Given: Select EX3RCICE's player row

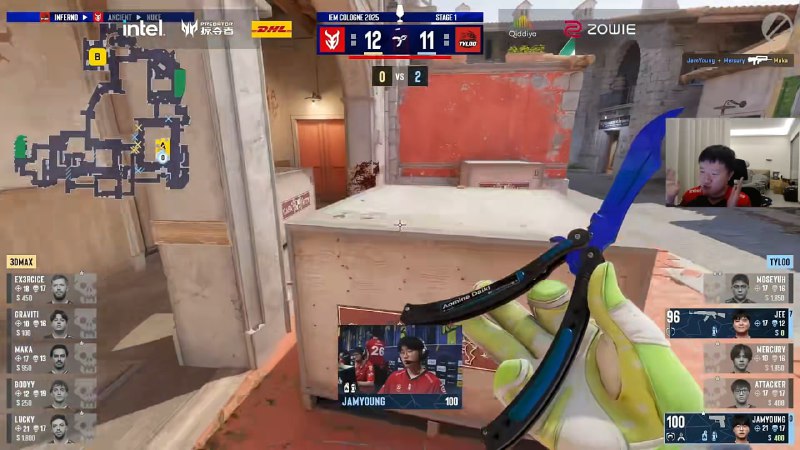Looking at the screenshot, I should point(52,288).
